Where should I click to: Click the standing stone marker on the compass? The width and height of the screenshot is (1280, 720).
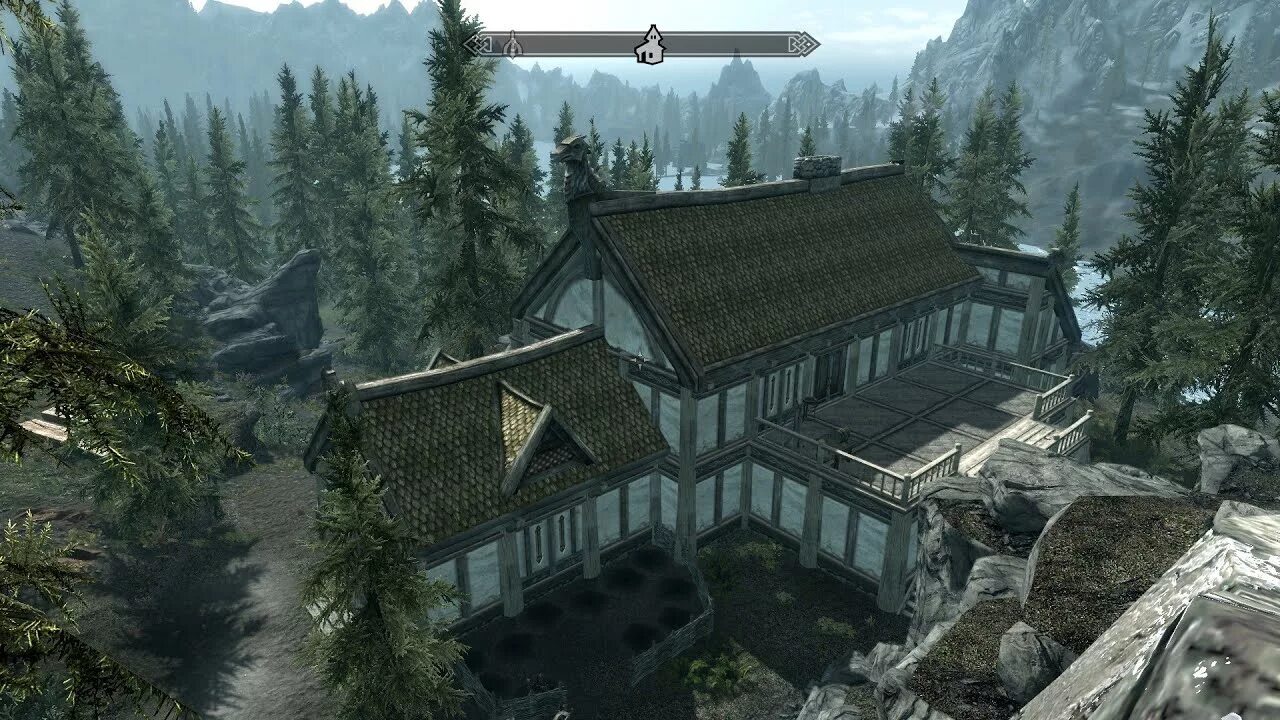click(x=512, y=44)
